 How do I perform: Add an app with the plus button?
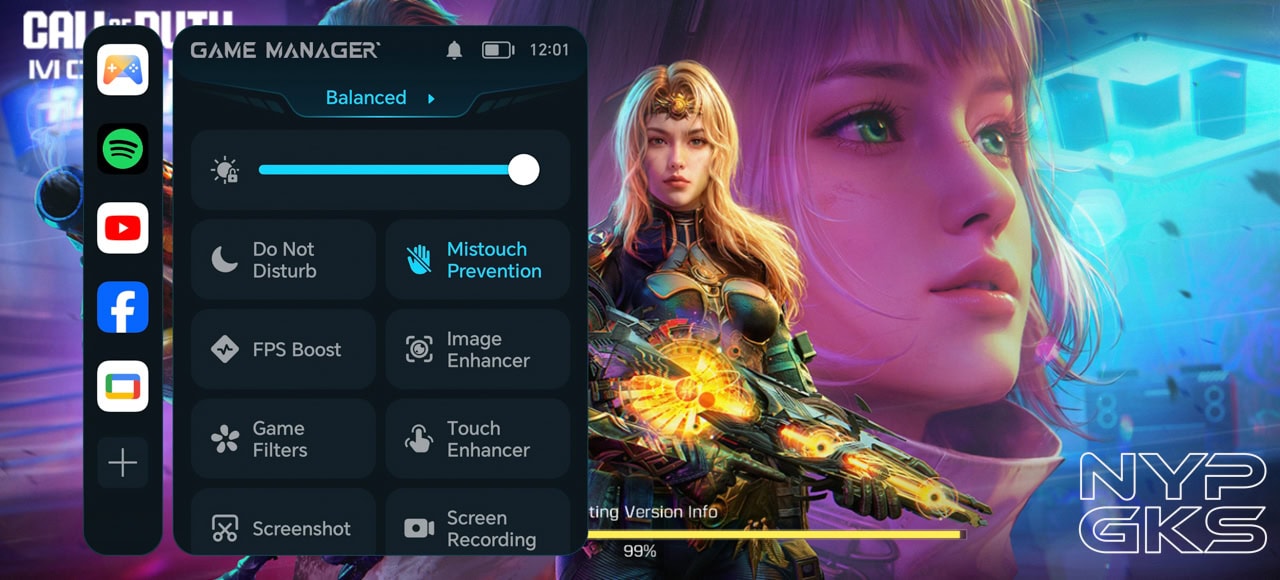click(x=123, y=463)
